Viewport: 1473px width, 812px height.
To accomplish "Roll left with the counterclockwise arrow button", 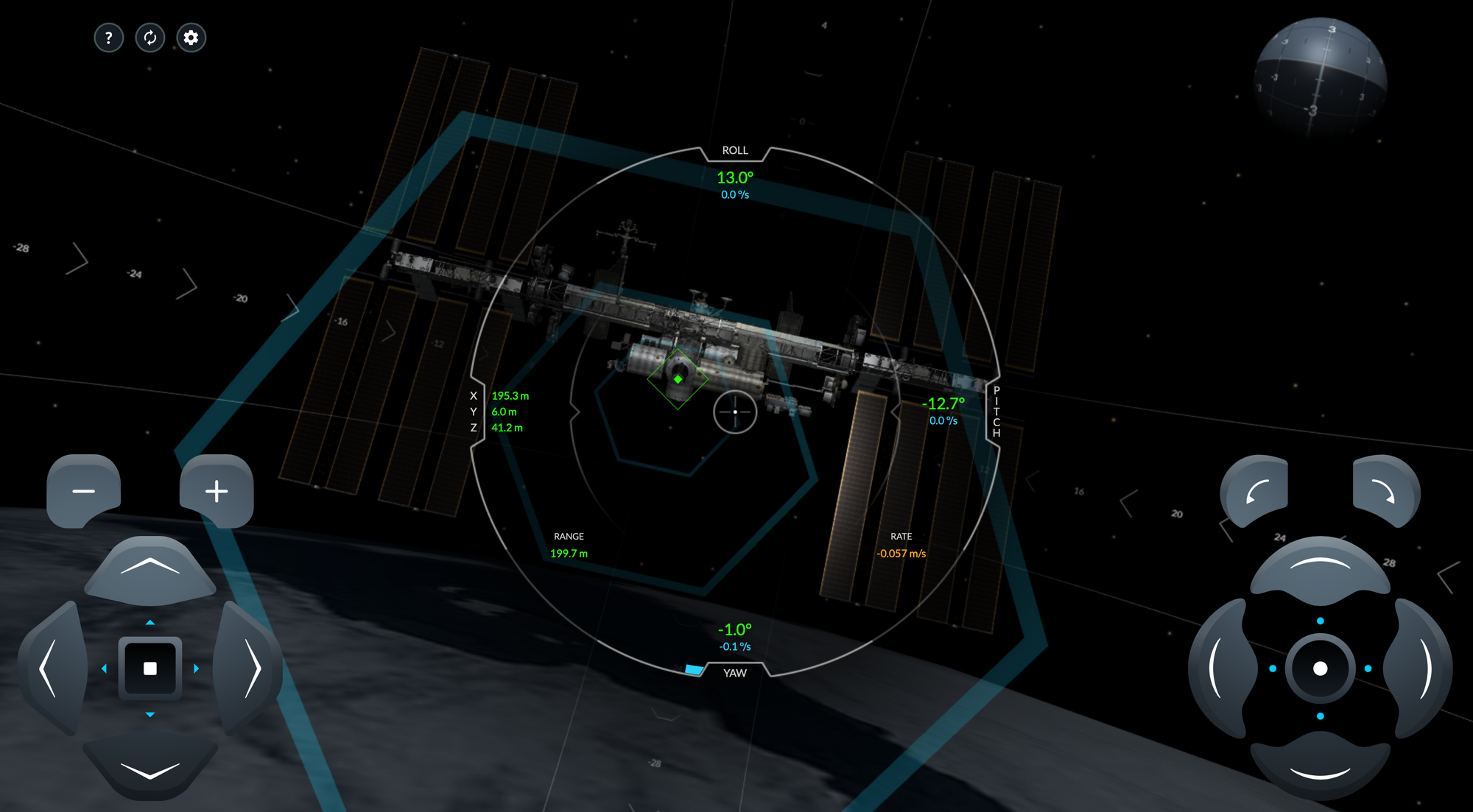I will [1256, 491].
